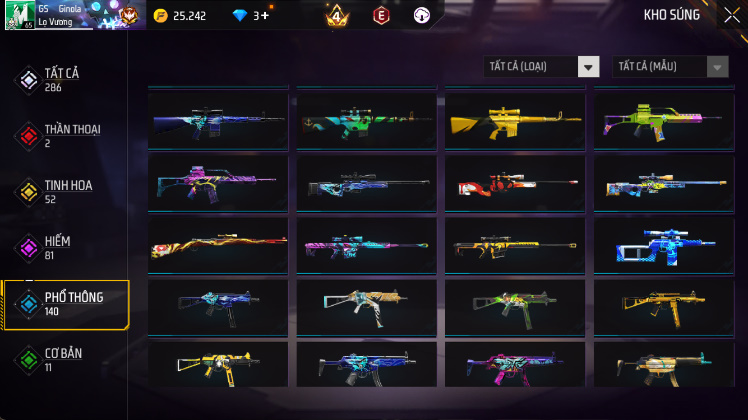Open the TẤT CẢ (LOẠI) dropdown
Image resolution: width=748 pixels, height=420 pixels.
pyautogui.click(x=541, y=67)
